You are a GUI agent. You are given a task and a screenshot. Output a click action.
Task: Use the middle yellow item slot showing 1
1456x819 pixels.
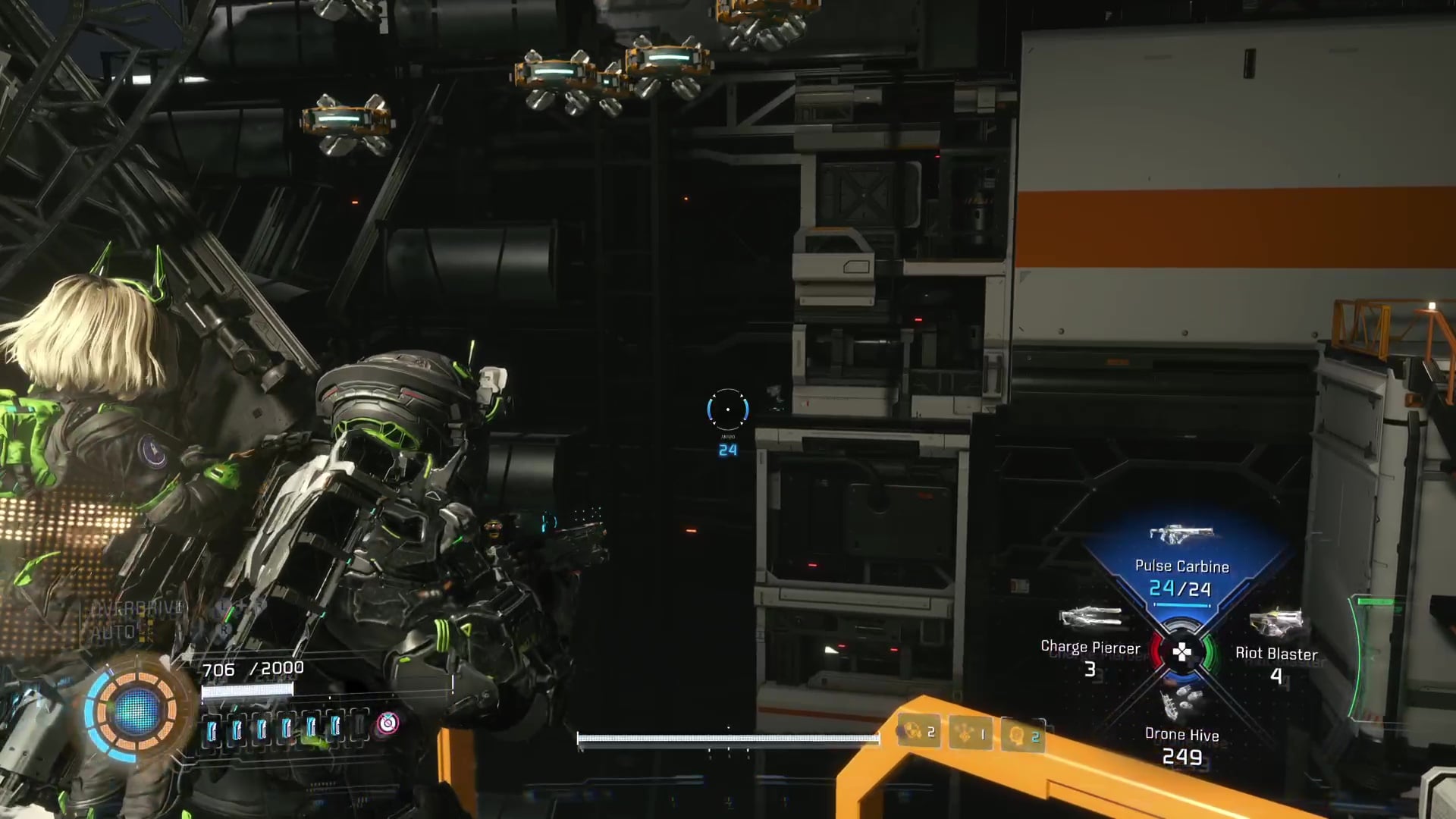coord(970,734)
